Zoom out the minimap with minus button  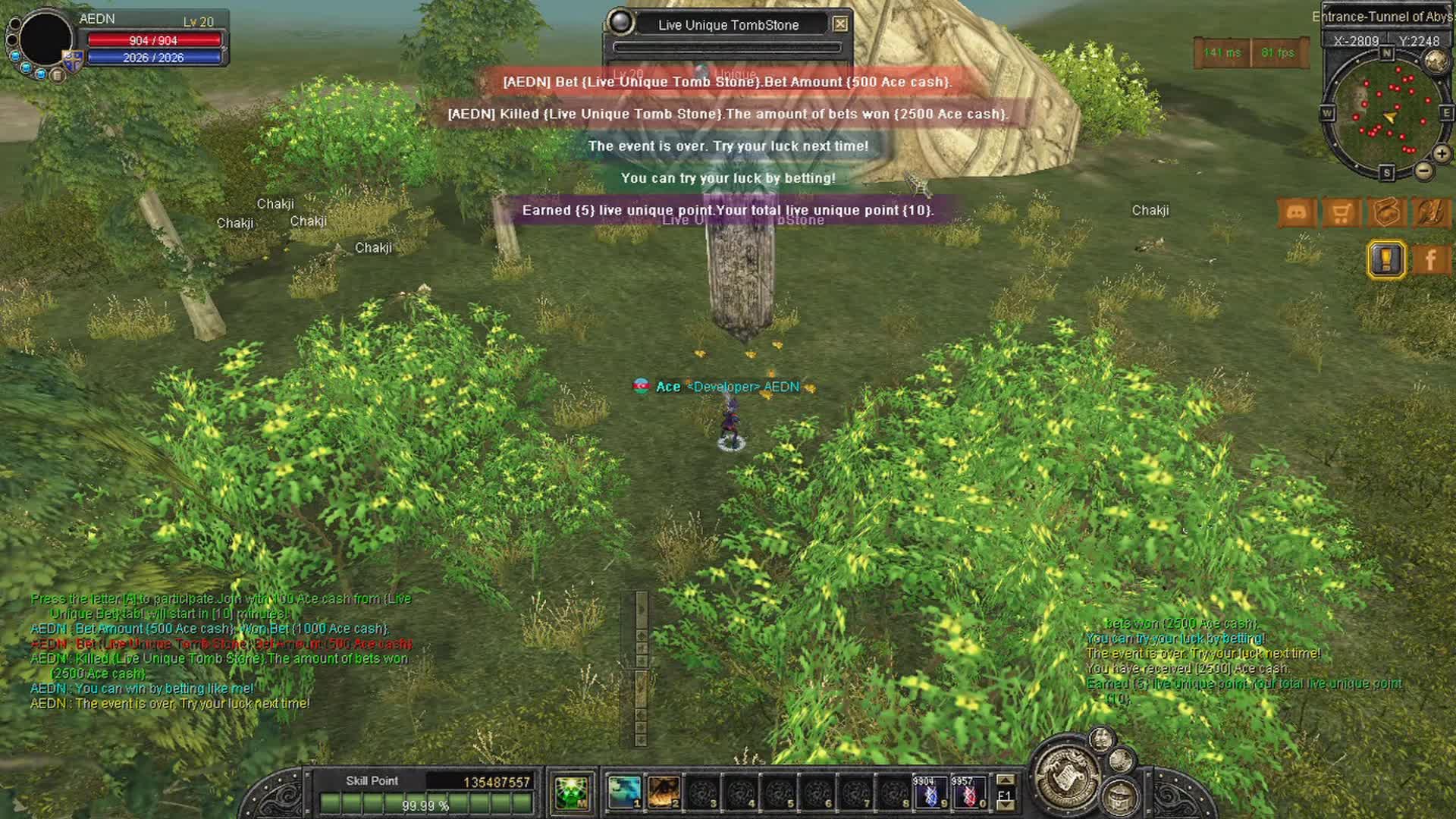point(1423,171)
